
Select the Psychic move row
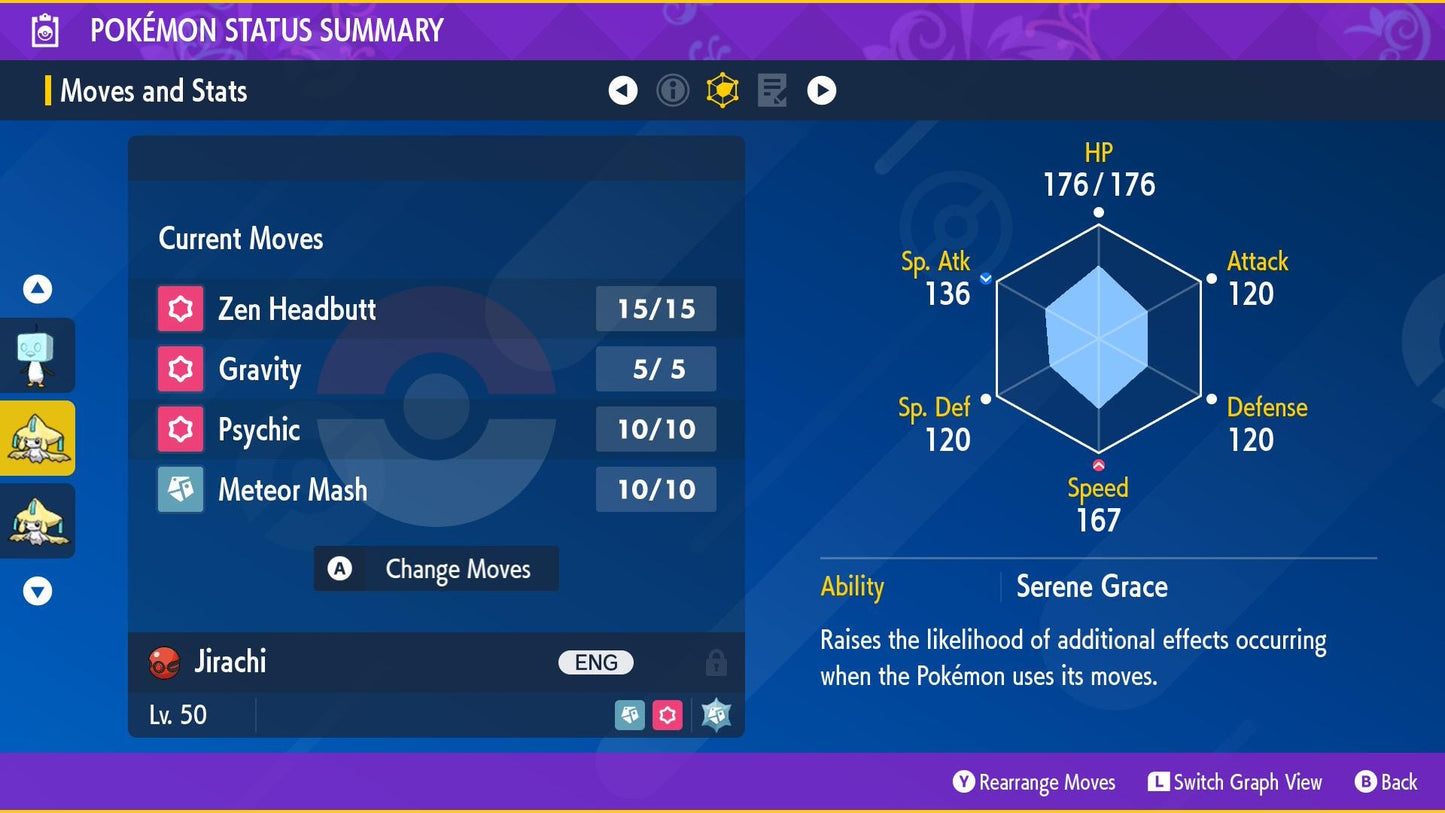tap(436, 429)
